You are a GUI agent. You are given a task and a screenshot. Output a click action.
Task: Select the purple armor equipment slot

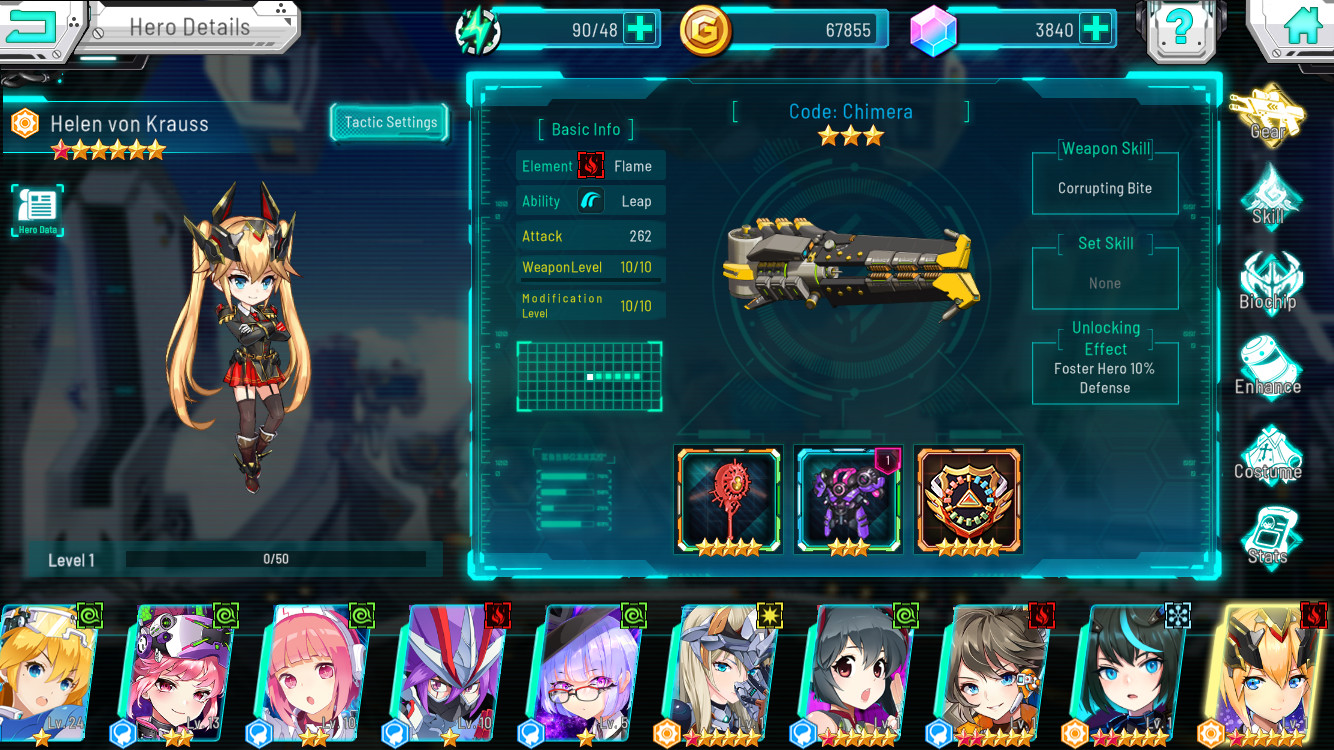coord(848,497)
